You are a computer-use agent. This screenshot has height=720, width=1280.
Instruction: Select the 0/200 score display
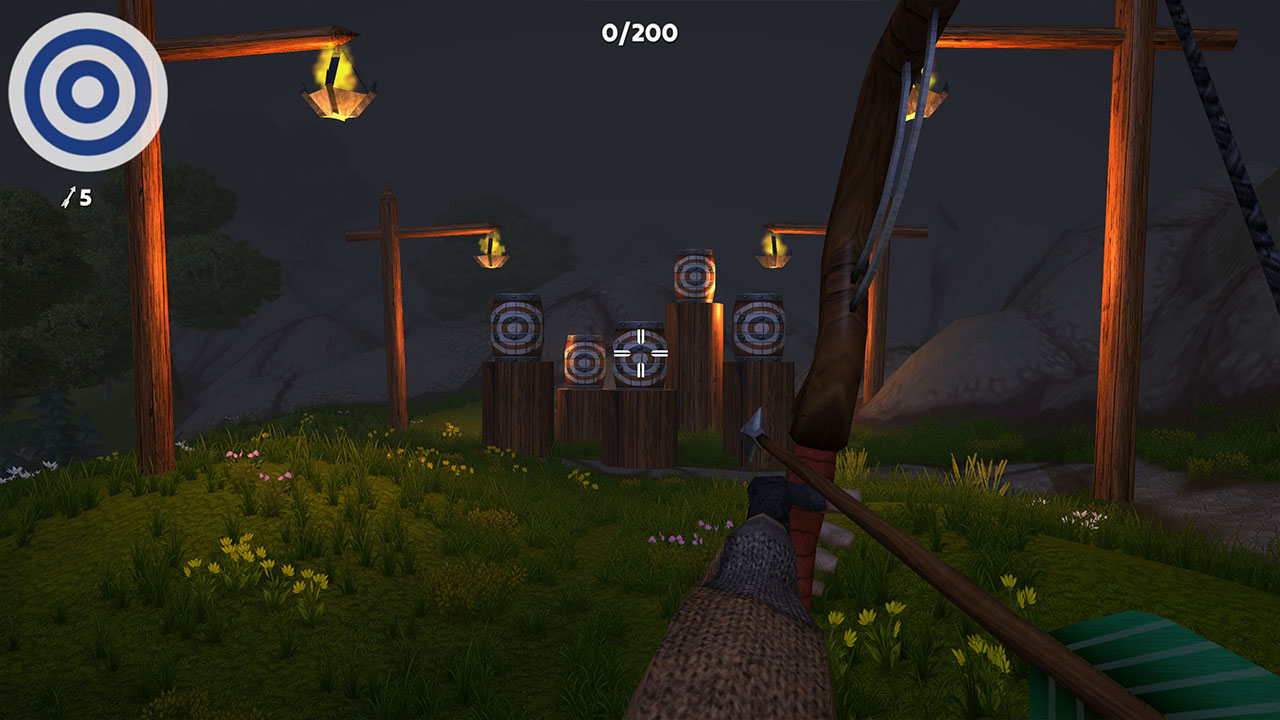640,31
